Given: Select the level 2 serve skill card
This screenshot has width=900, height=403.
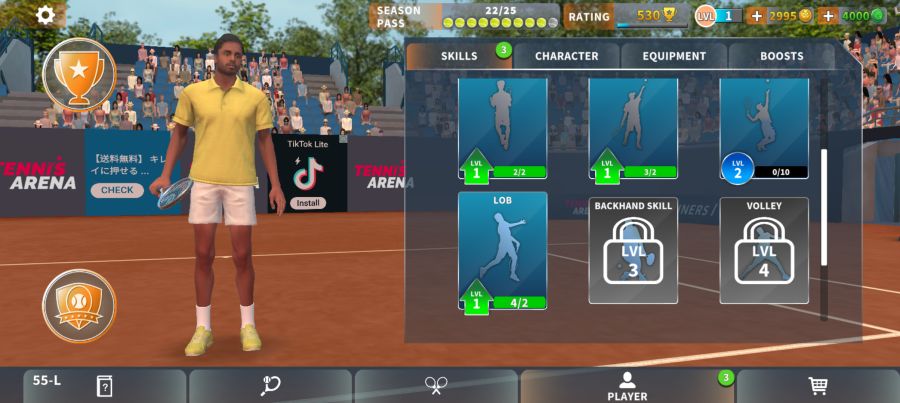Looking at the screenshot, I should point(764,130).
